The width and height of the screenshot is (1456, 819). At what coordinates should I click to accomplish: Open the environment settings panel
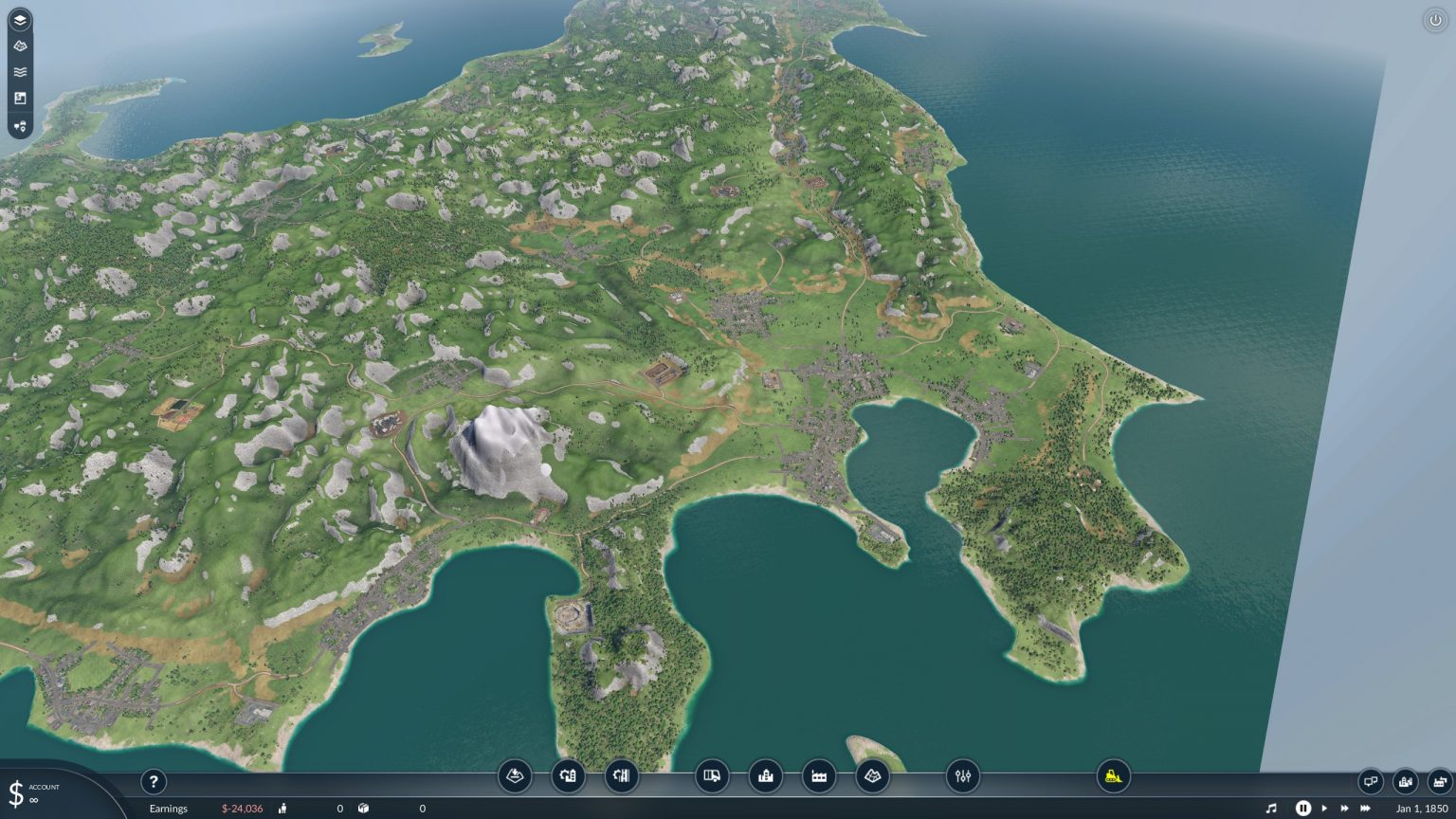click(962, 776)
